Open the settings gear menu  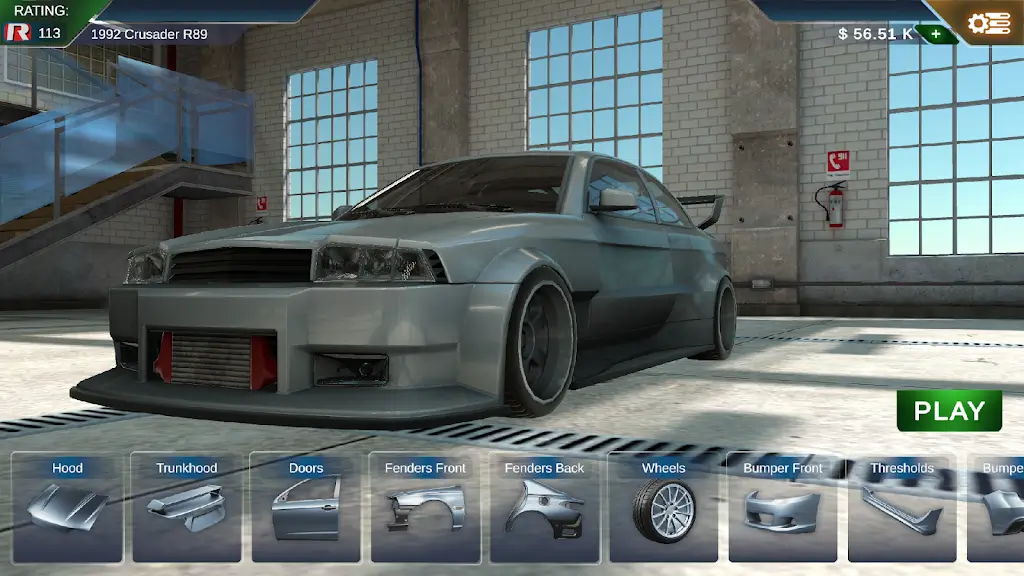pos(988,23)
